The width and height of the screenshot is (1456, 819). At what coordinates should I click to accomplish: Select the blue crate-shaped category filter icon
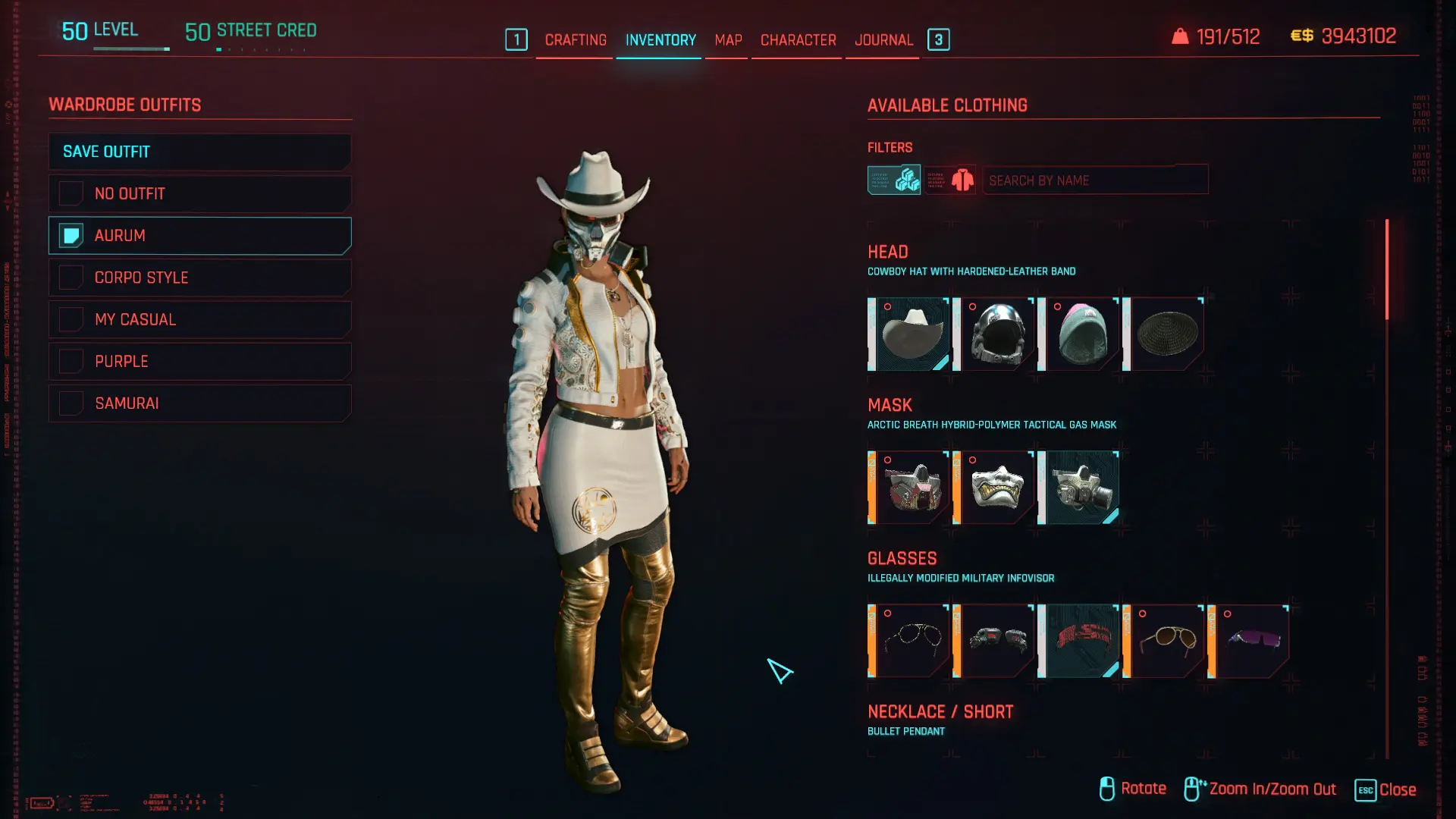coord(893,180)
